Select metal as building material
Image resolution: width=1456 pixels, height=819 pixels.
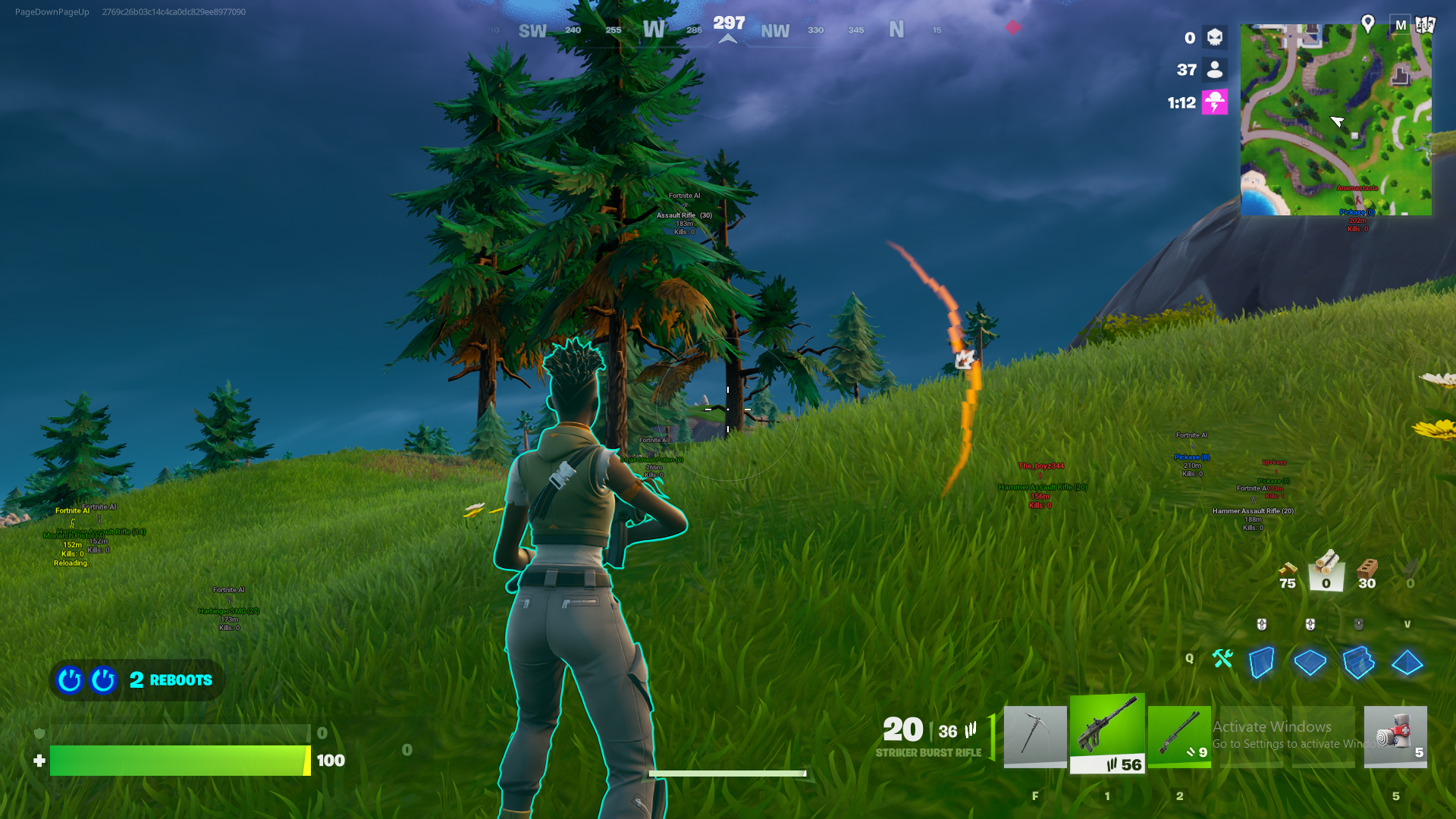coord(1410,570)
